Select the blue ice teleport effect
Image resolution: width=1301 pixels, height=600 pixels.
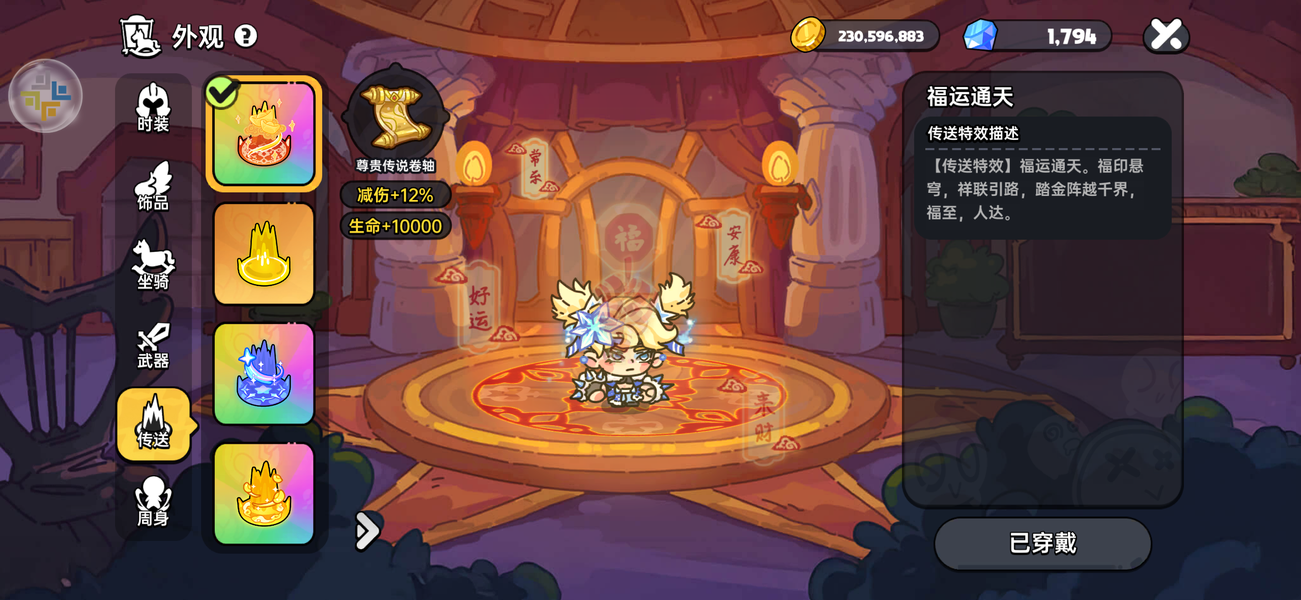pyautogui.click(x=264, y=374)
